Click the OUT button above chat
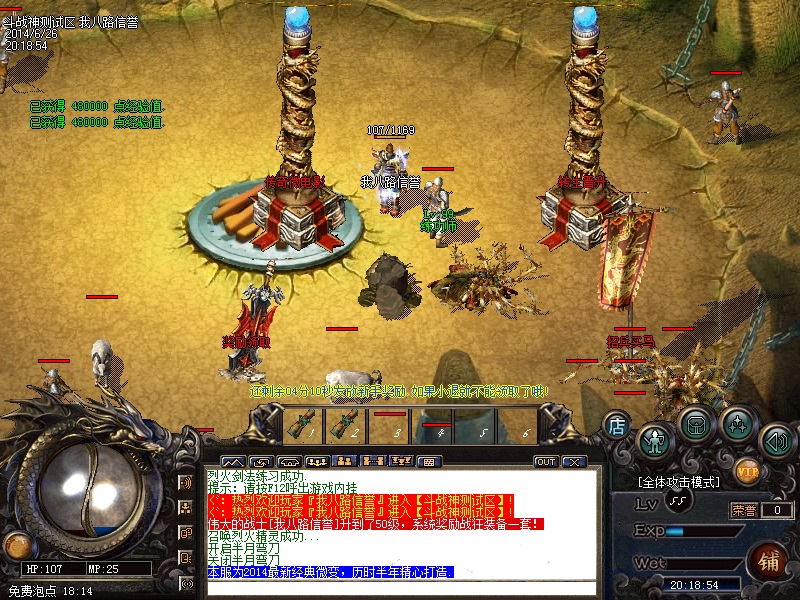800x600 pixels. 546,462
